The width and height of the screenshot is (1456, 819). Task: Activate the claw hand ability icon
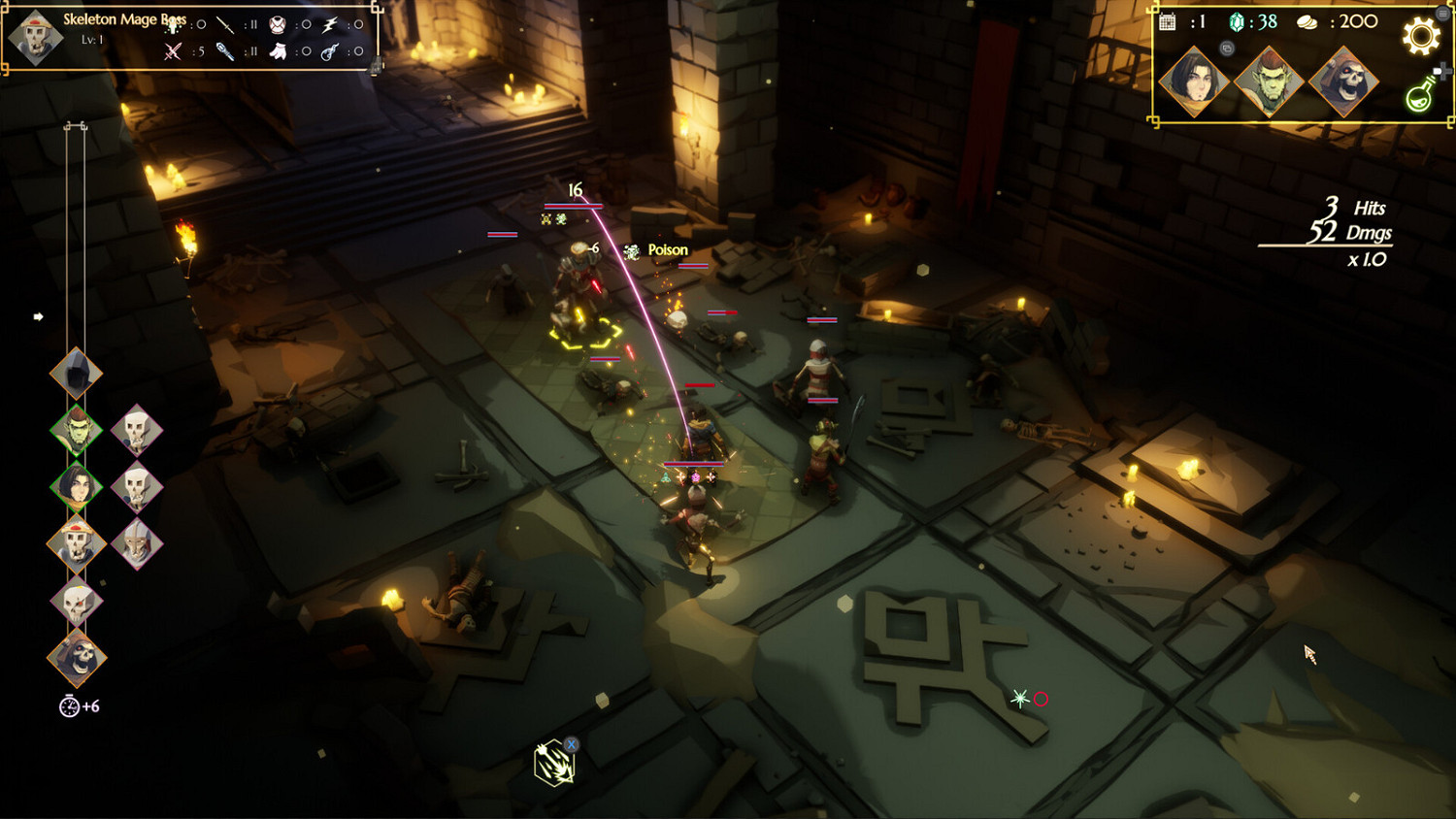pos(554,763)
